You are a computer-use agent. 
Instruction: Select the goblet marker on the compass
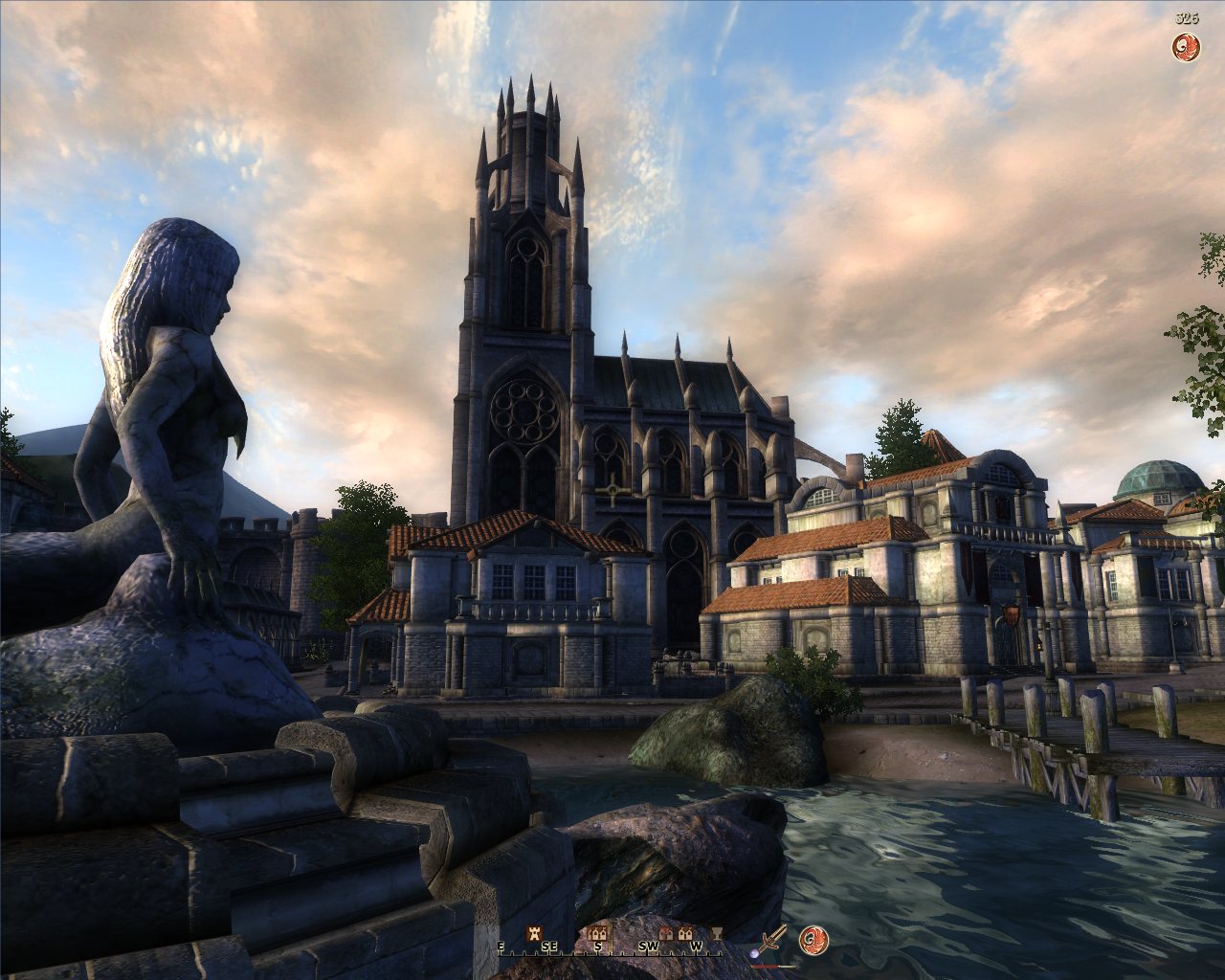point(715,932)
